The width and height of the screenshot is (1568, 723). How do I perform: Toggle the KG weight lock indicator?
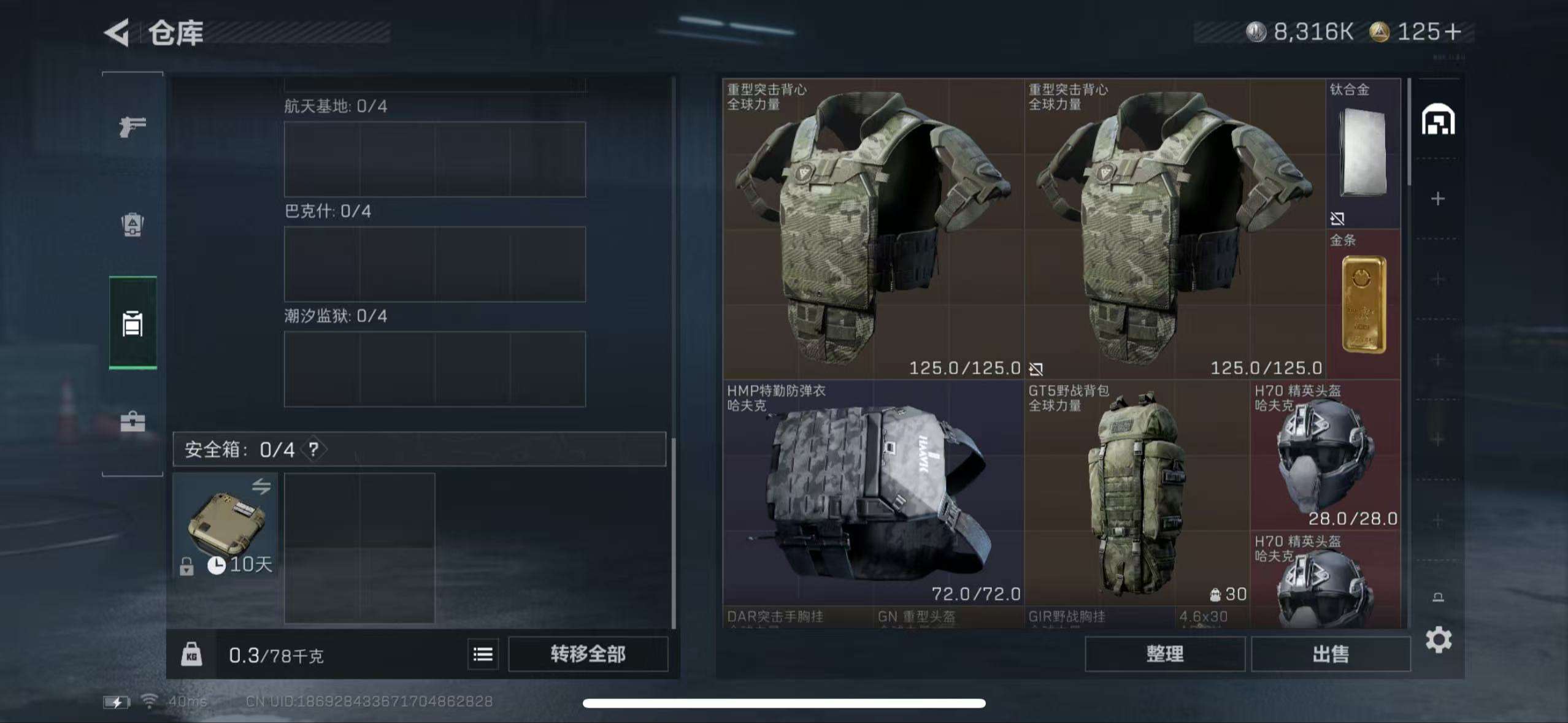point(192,655)
